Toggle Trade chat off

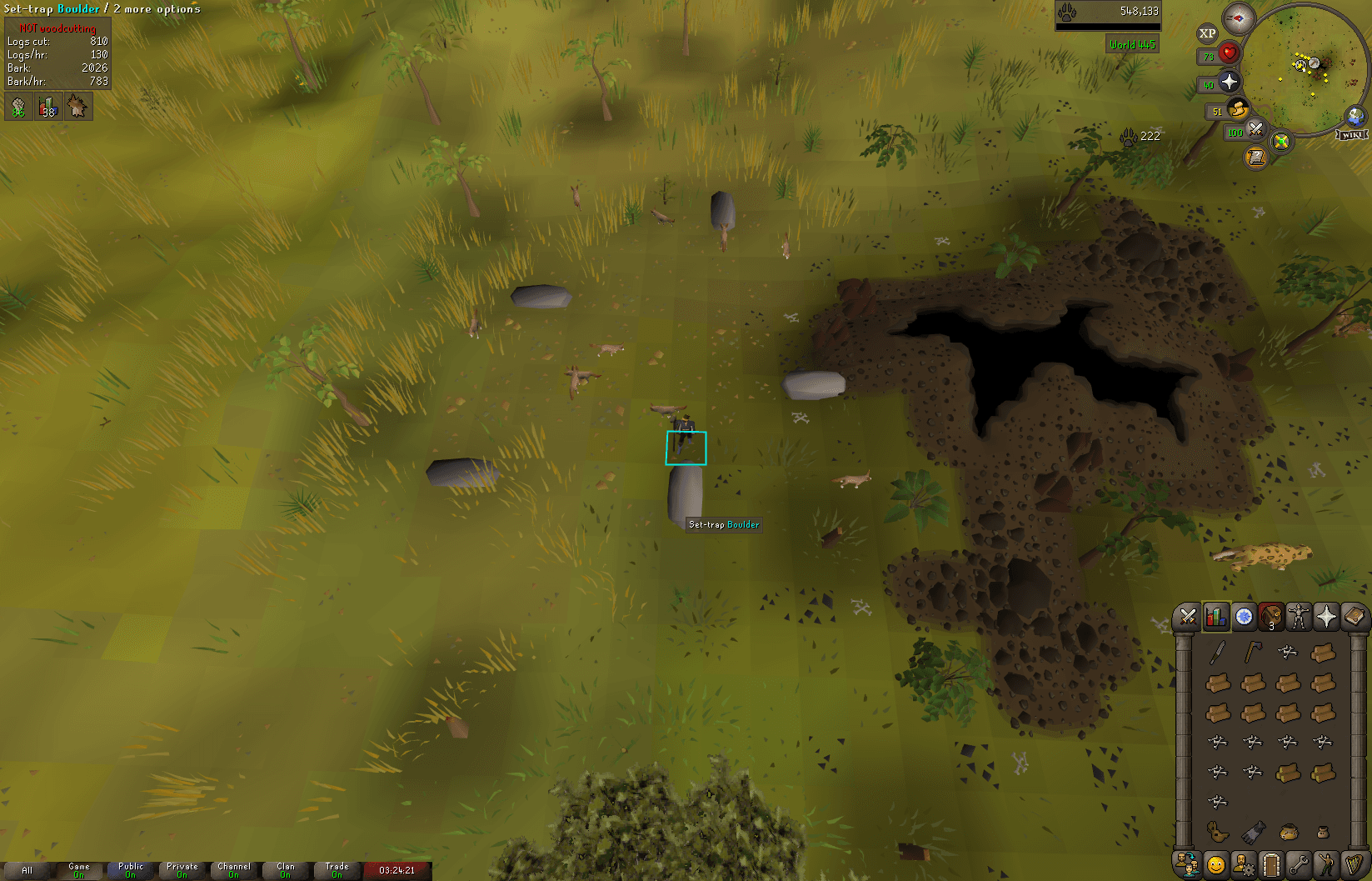coord(337,869)
